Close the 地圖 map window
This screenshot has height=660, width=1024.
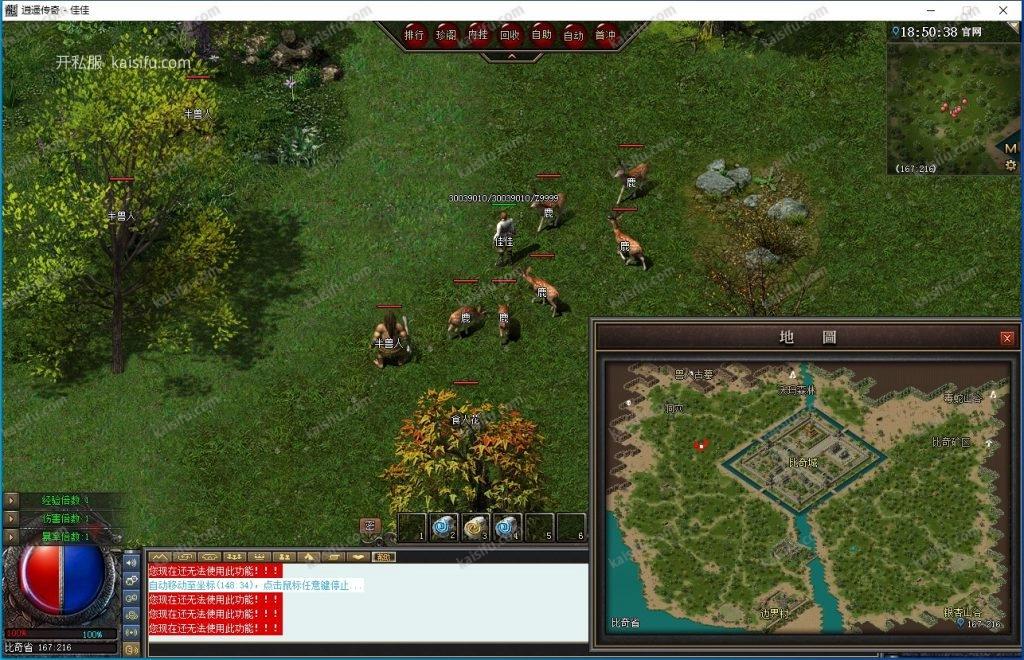[1007, 338]
